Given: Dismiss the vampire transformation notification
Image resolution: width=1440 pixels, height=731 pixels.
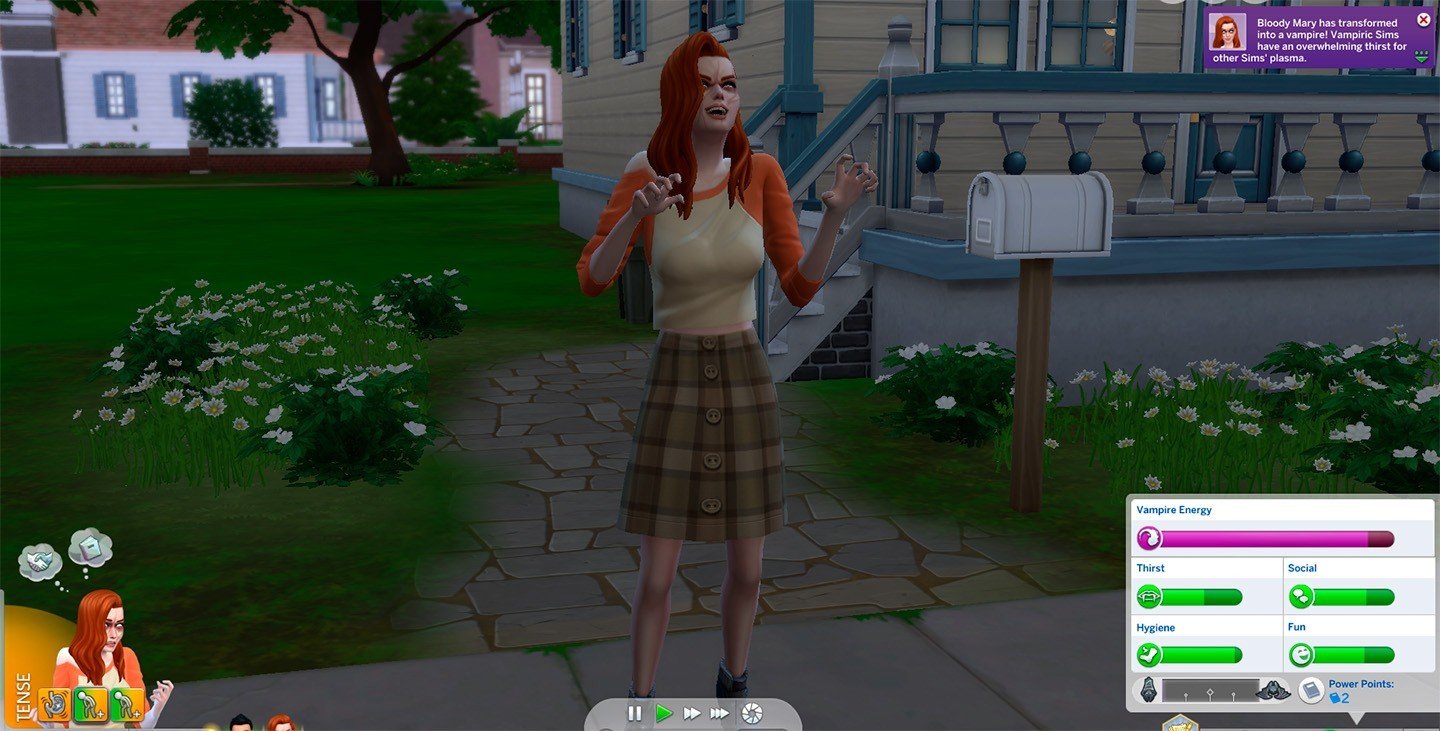Looking at the screenshot, I should pos(1422,18).
